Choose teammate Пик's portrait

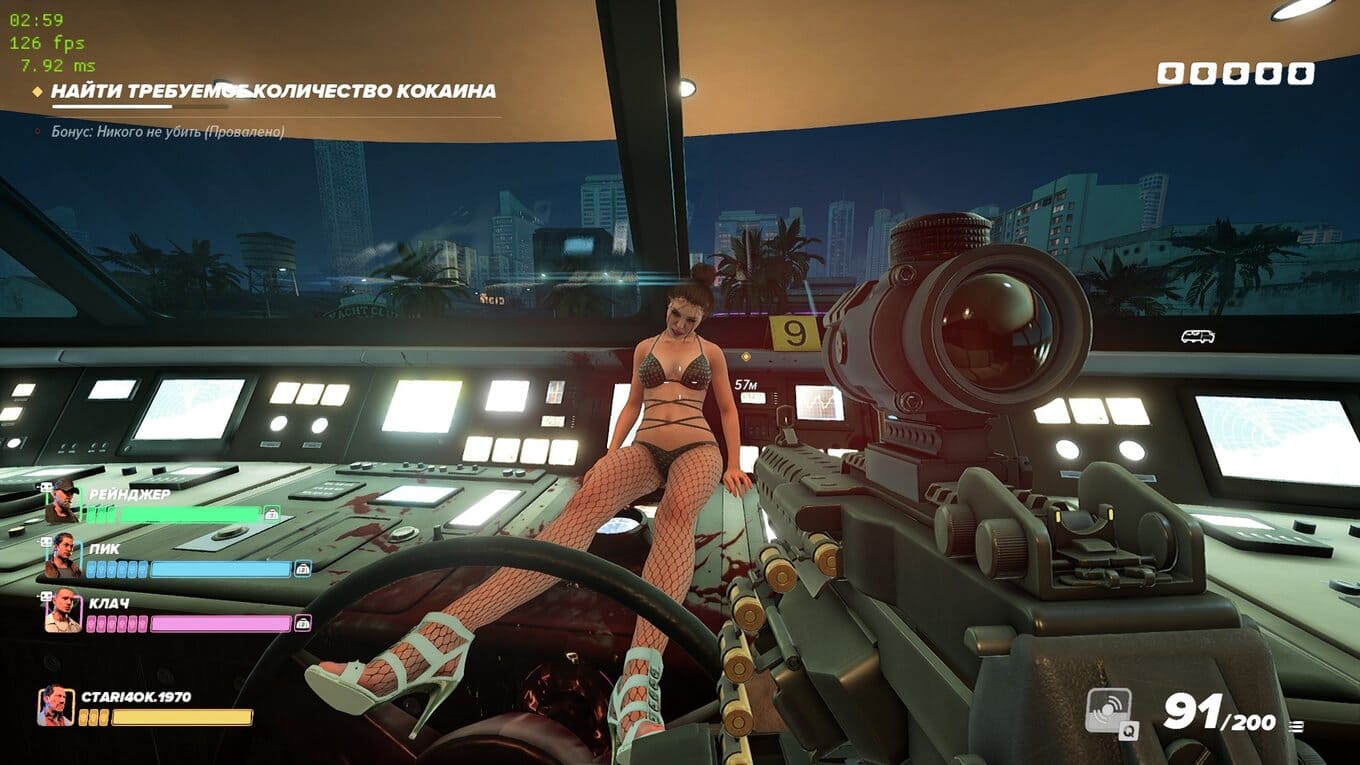tap(62, 558)
